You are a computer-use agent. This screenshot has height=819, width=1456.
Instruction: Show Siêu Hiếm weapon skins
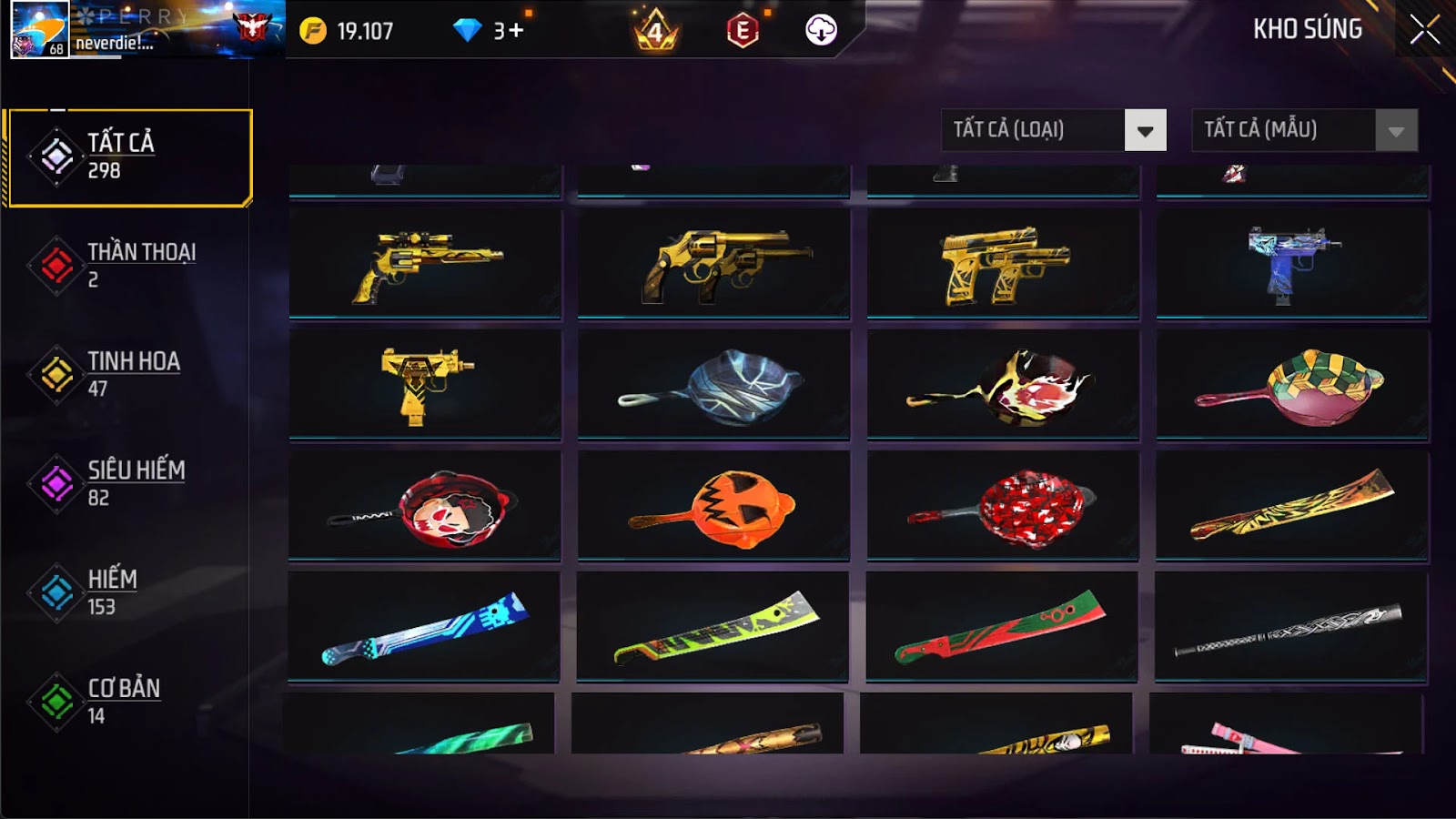(127, 483)
